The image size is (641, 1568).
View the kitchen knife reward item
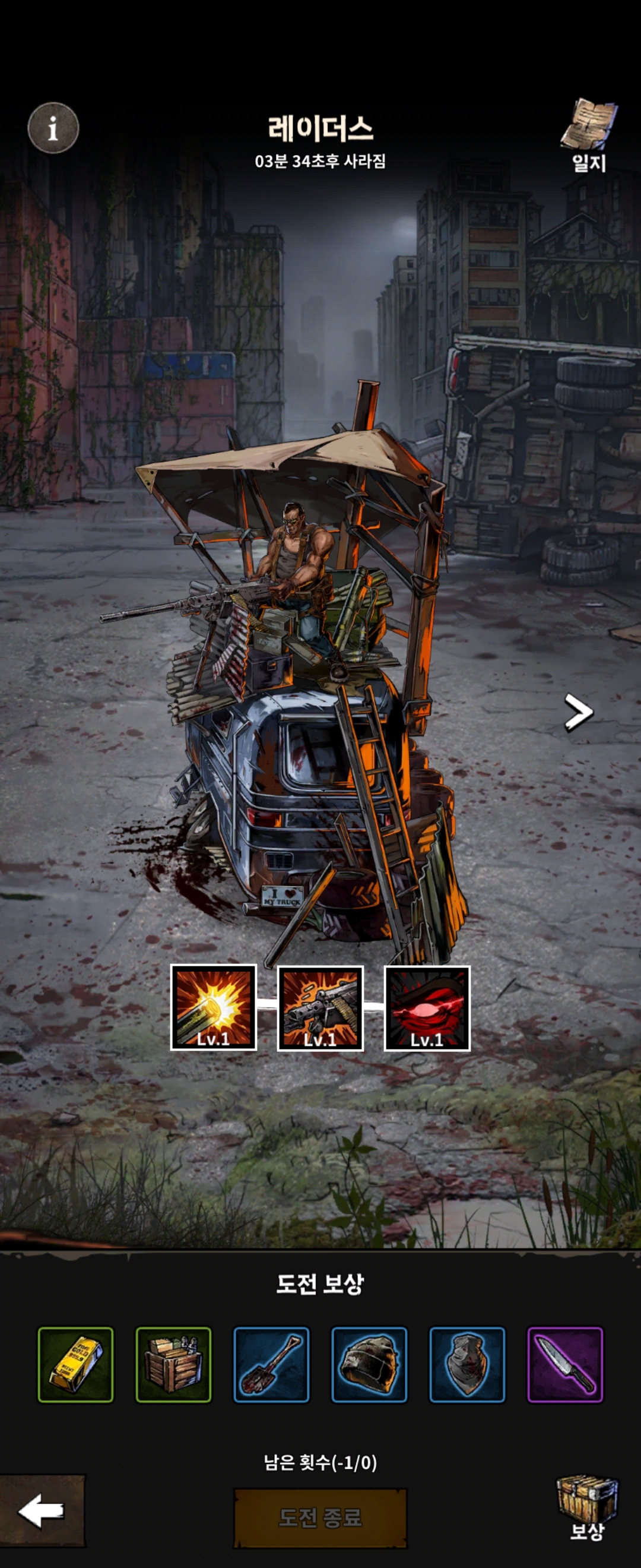[565, 1364]
